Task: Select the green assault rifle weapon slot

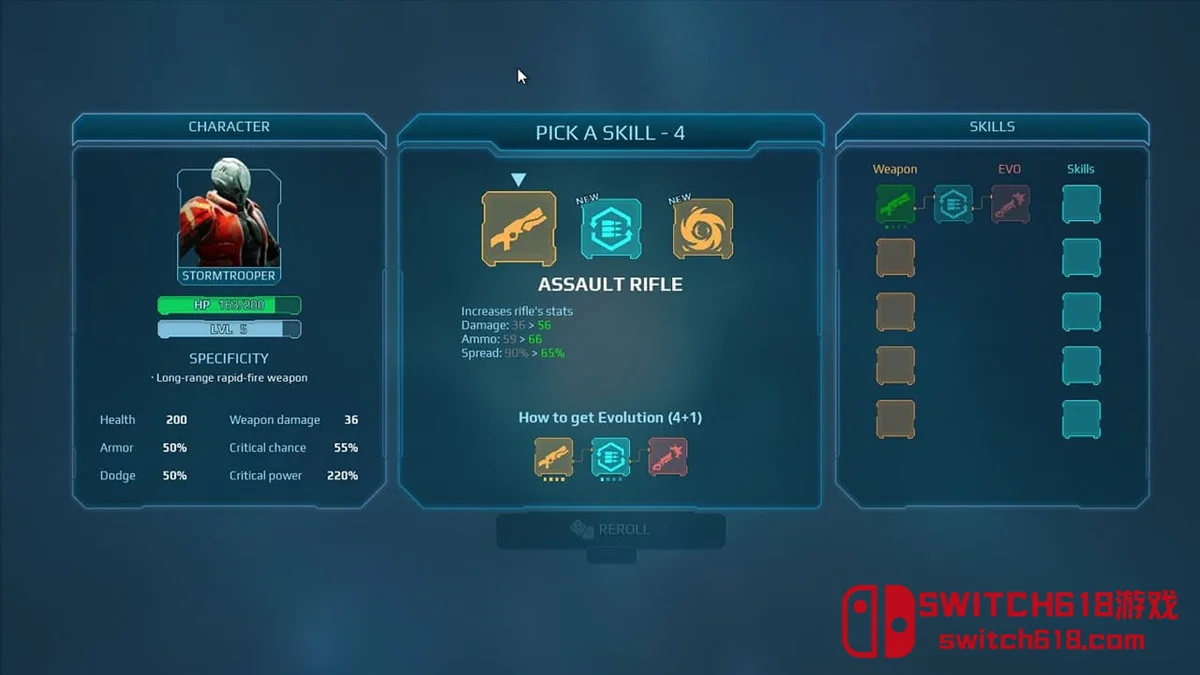Action: (895, 204)
